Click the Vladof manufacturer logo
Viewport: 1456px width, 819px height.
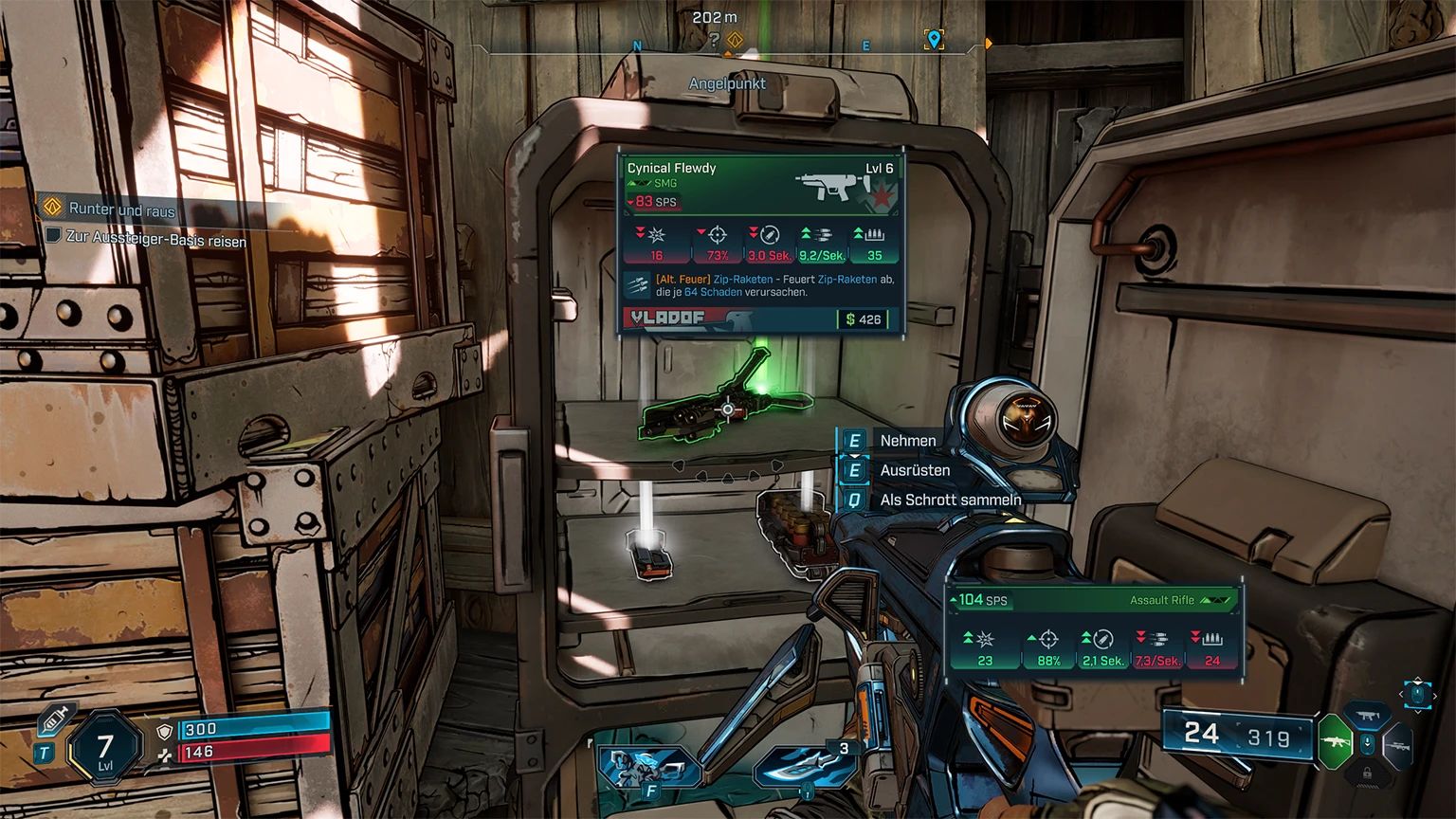tap(667, 318)
